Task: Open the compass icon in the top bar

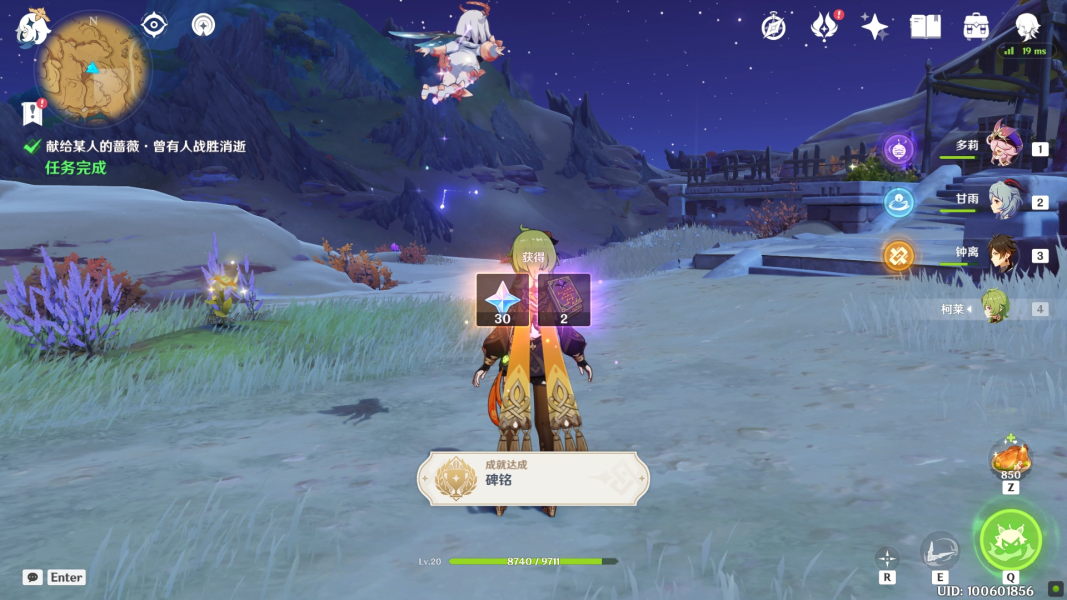Action: [x=773, y=27]
